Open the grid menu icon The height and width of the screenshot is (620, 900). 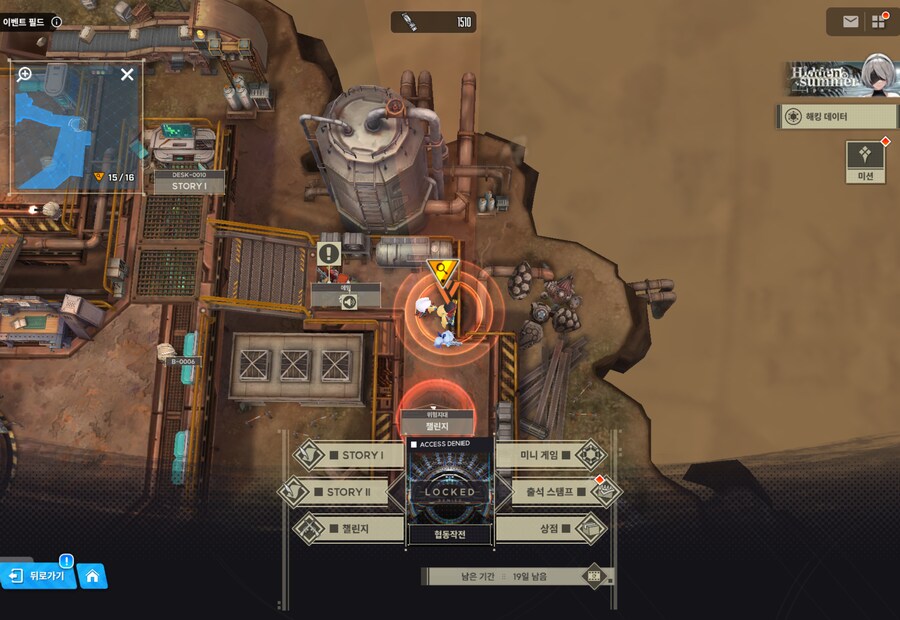click(879, 21)
